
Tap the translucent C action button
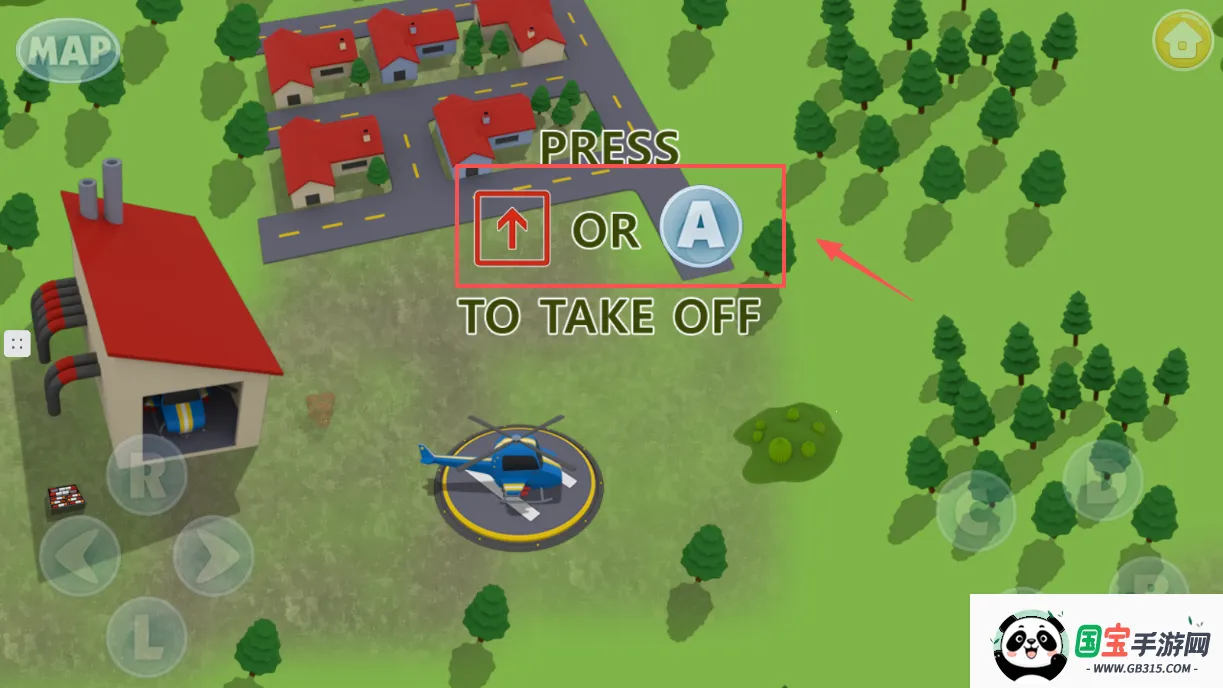[975, 511]
